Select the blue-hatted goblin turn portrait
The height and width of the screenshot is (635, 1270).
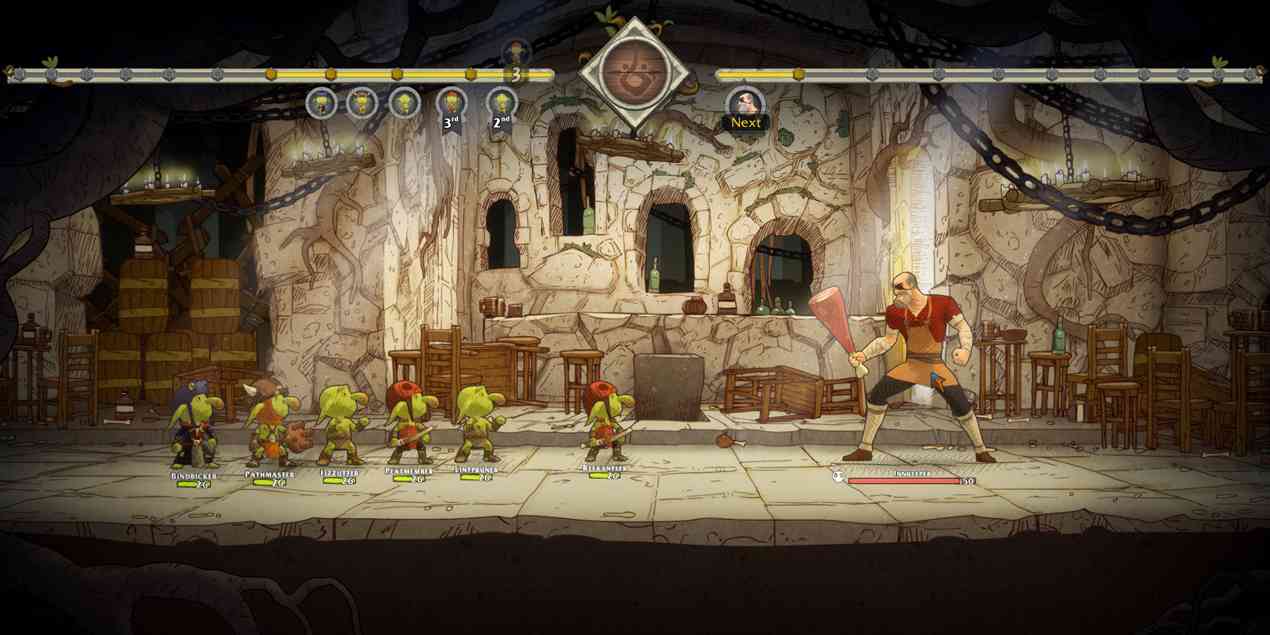point(321,103)
